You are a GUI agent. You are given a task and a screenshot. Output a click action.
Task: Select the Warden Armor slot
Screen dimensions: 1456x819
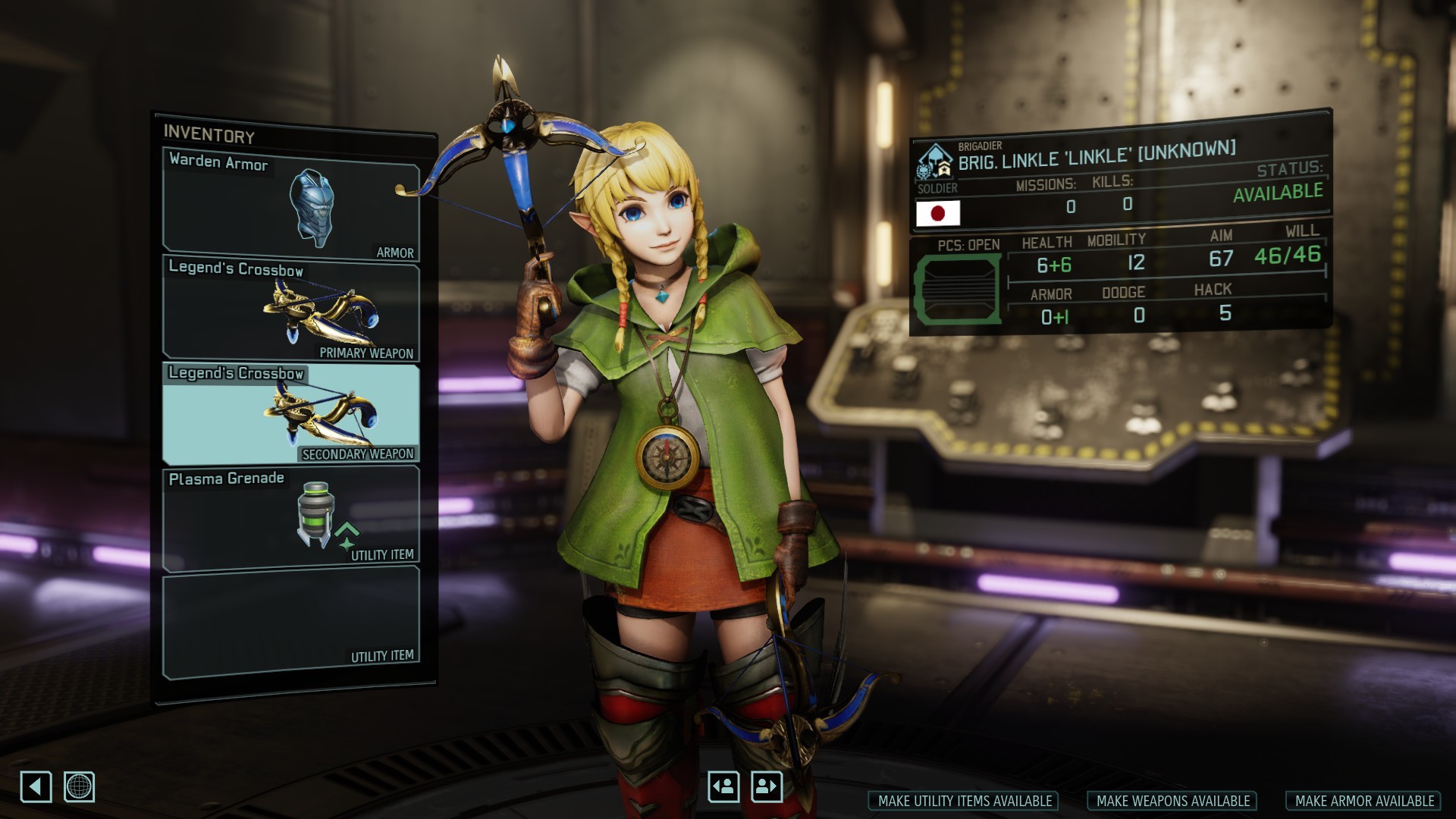point(291,205)
